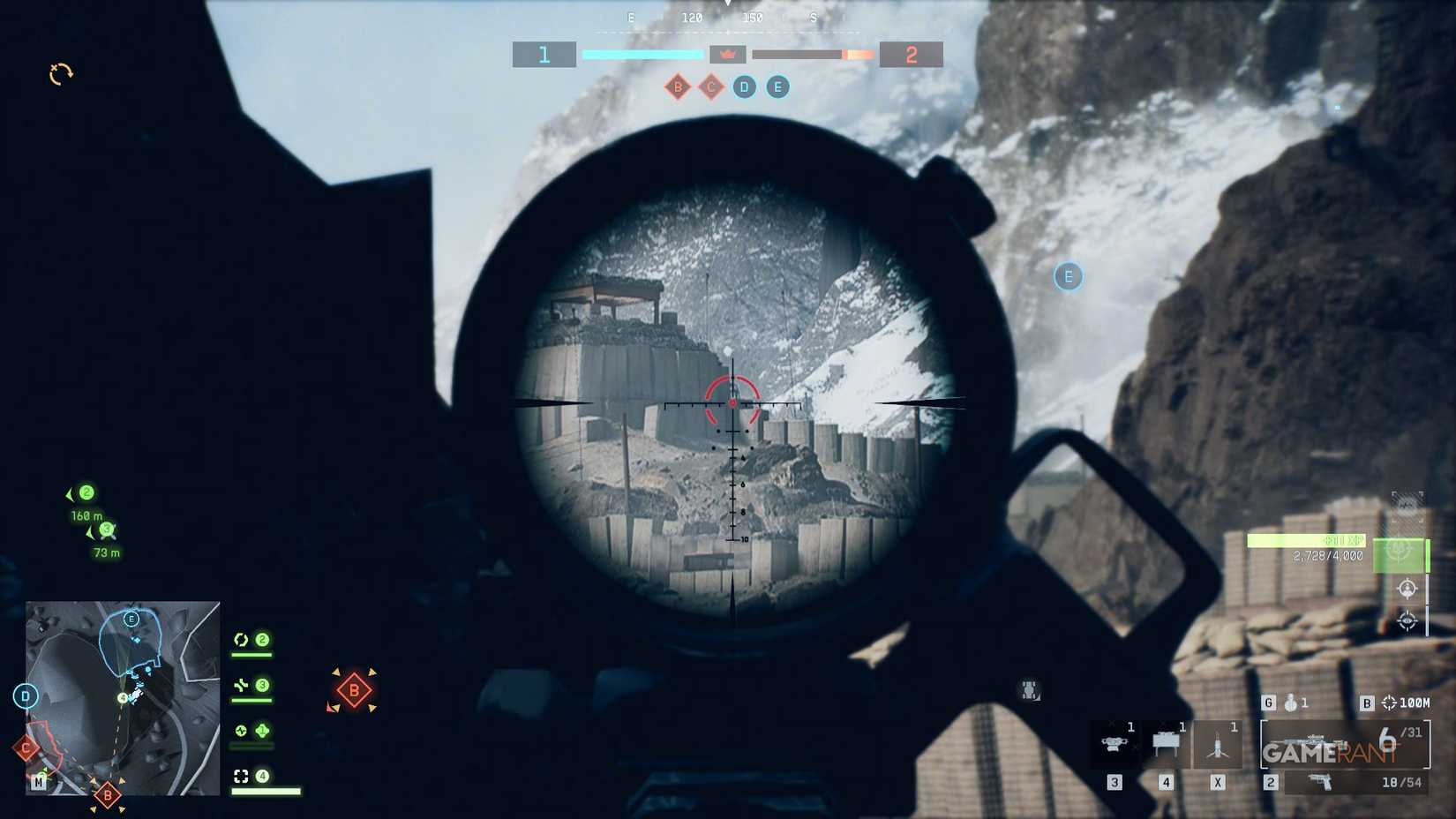1456x819 pixels.
Task: Click the vehicle status icon near the hotbar
Action: coord(1029,688)
